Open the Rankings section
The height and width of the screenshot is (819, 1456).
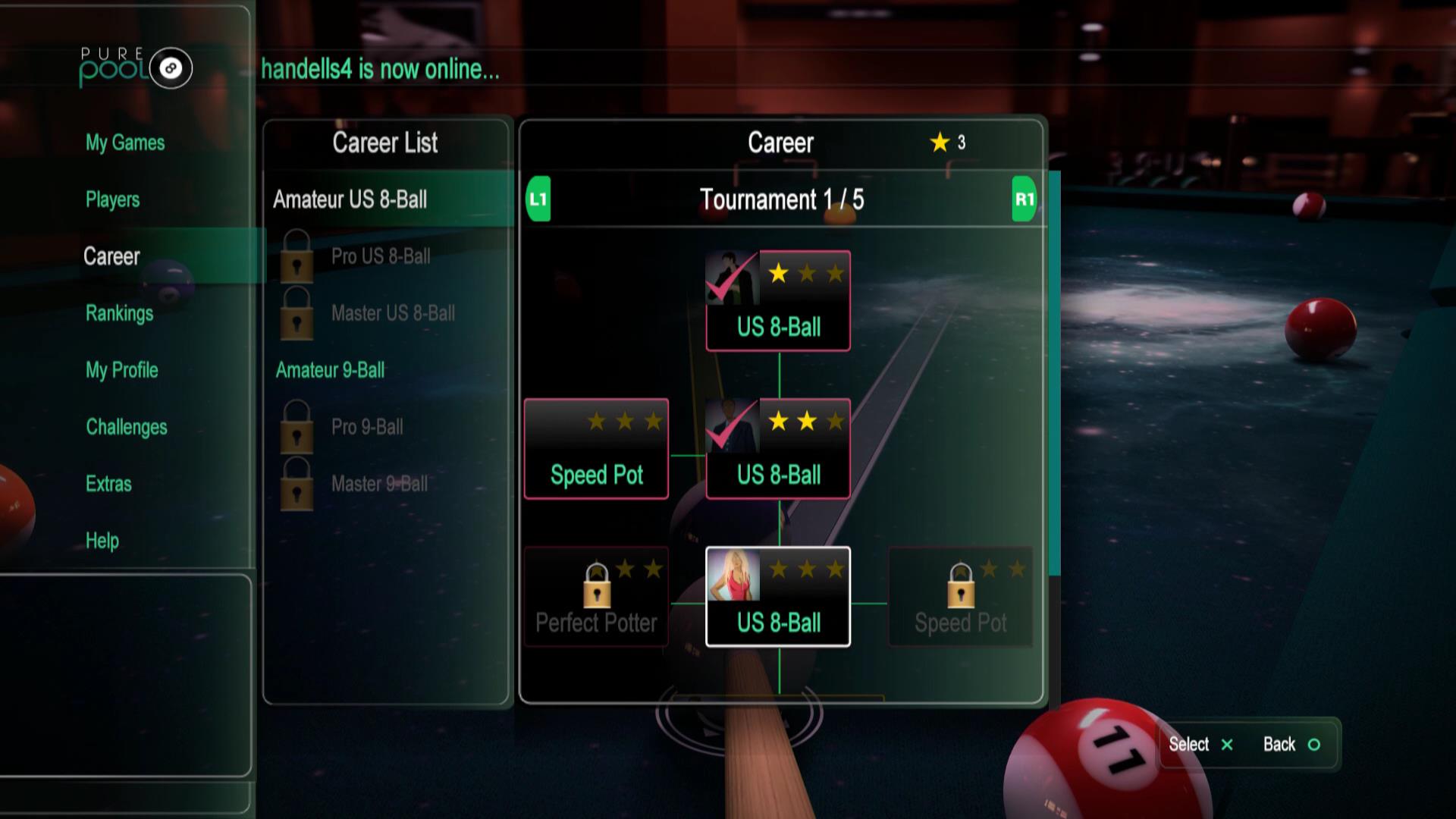click(x=119, y=313)
